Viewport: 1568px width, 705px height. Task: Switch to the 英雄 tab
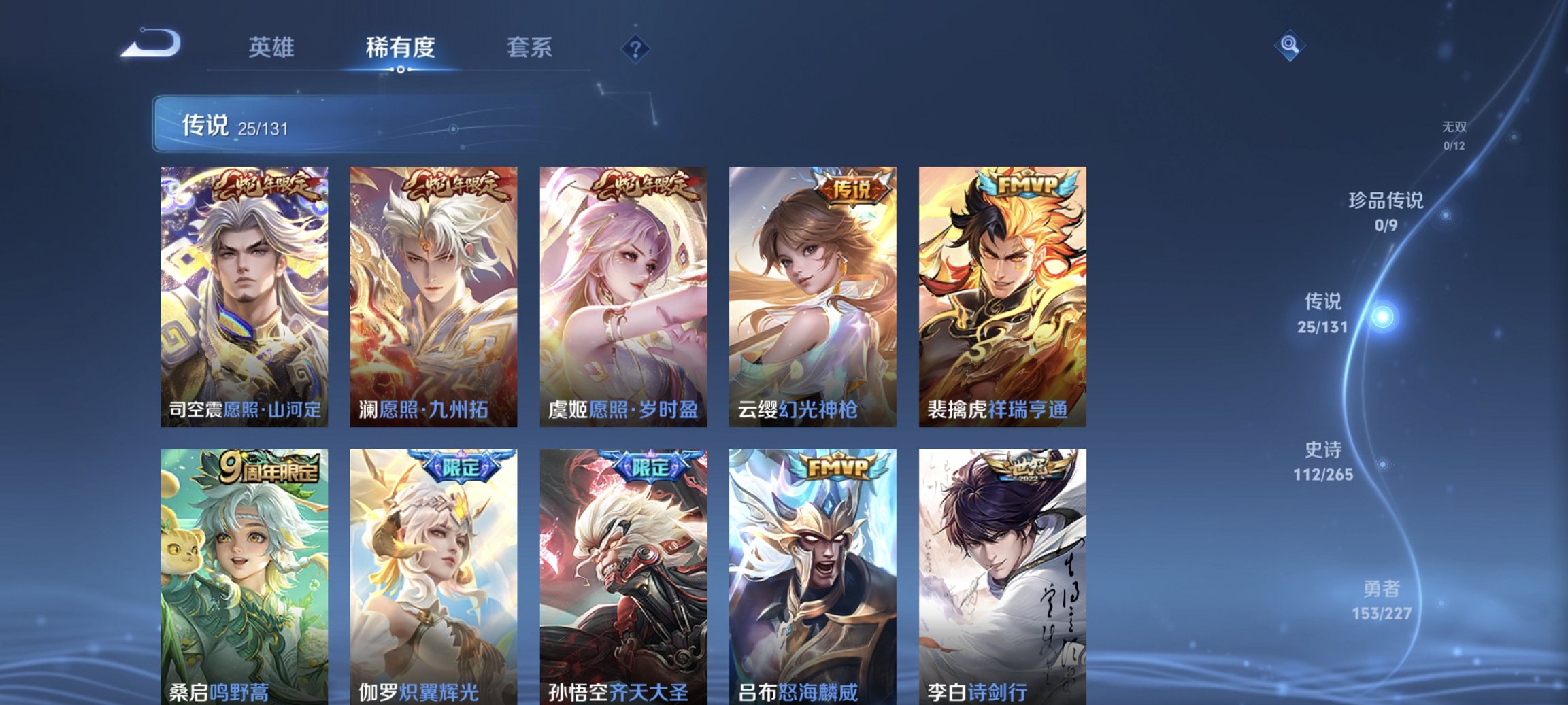271,48
